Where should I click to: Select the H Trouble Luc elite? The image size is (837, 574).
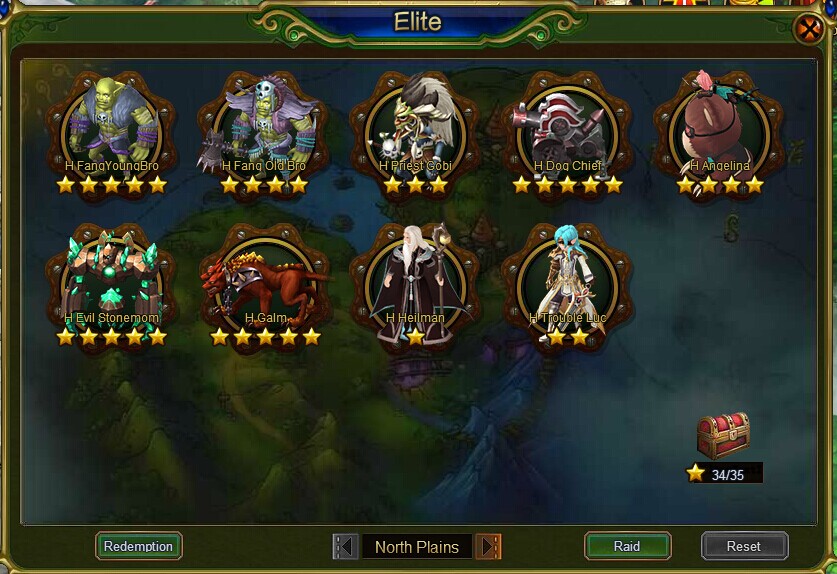point(567,280)
